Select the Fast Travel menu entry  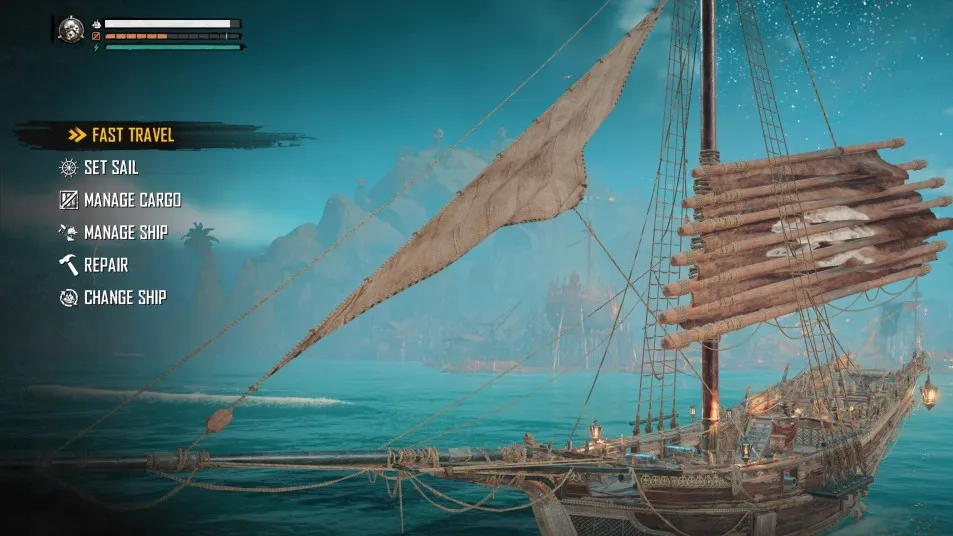coord(132,135)
